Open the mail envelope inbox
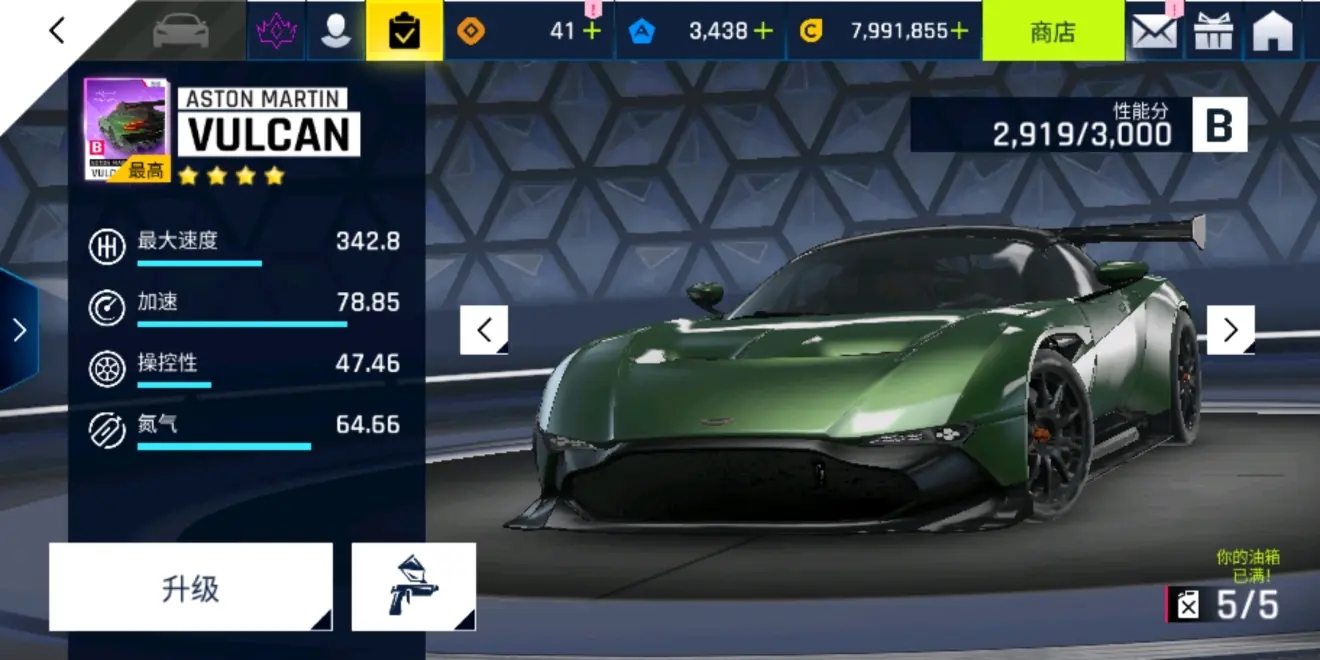1320x660 pixels. point(1154,31)
